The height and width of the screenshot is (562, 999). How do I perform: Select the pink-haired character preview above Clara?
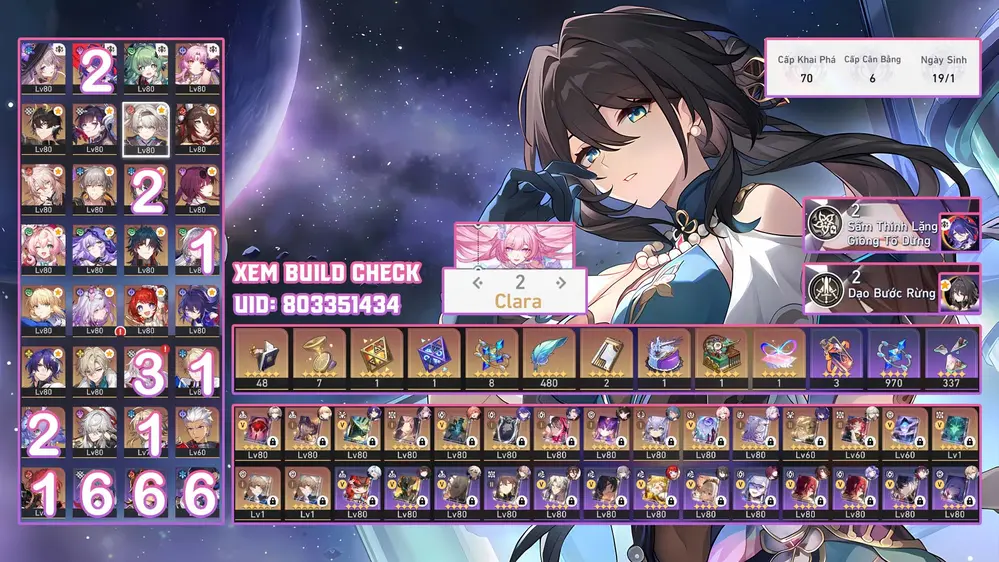point(516,244)
